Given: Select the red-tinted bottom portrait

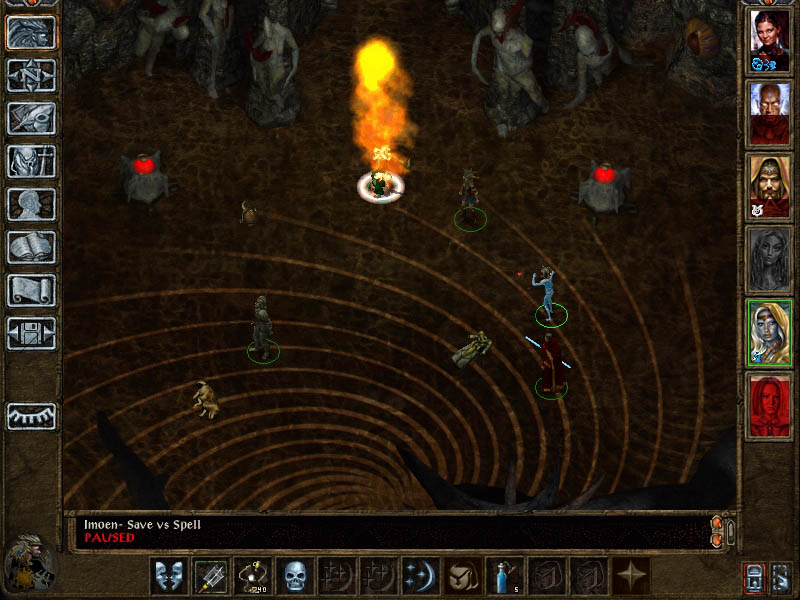Looking at the screenshot, I should (x=769, y=405).
